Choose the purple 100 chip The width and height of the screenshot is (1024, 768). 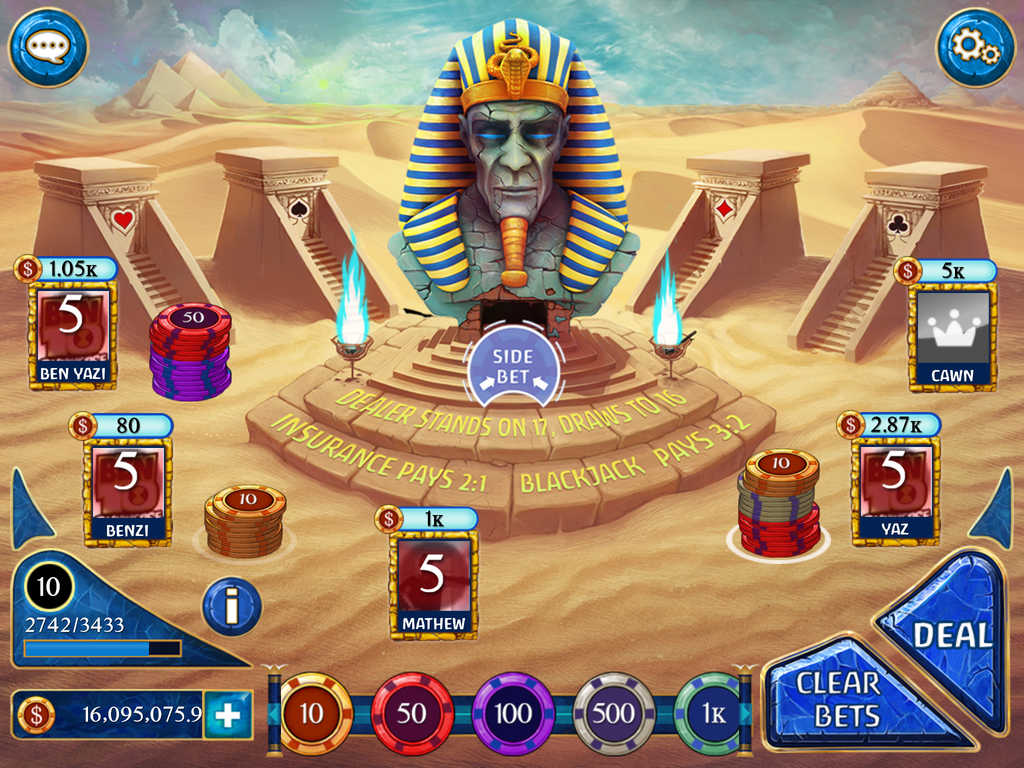(513, 713)
